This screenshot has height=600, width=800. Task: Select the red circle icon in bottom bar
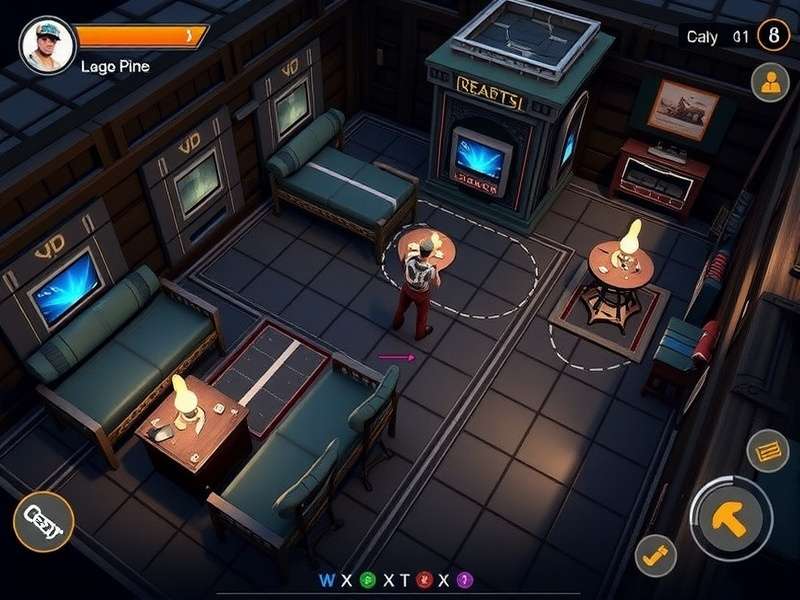(423, 580)
